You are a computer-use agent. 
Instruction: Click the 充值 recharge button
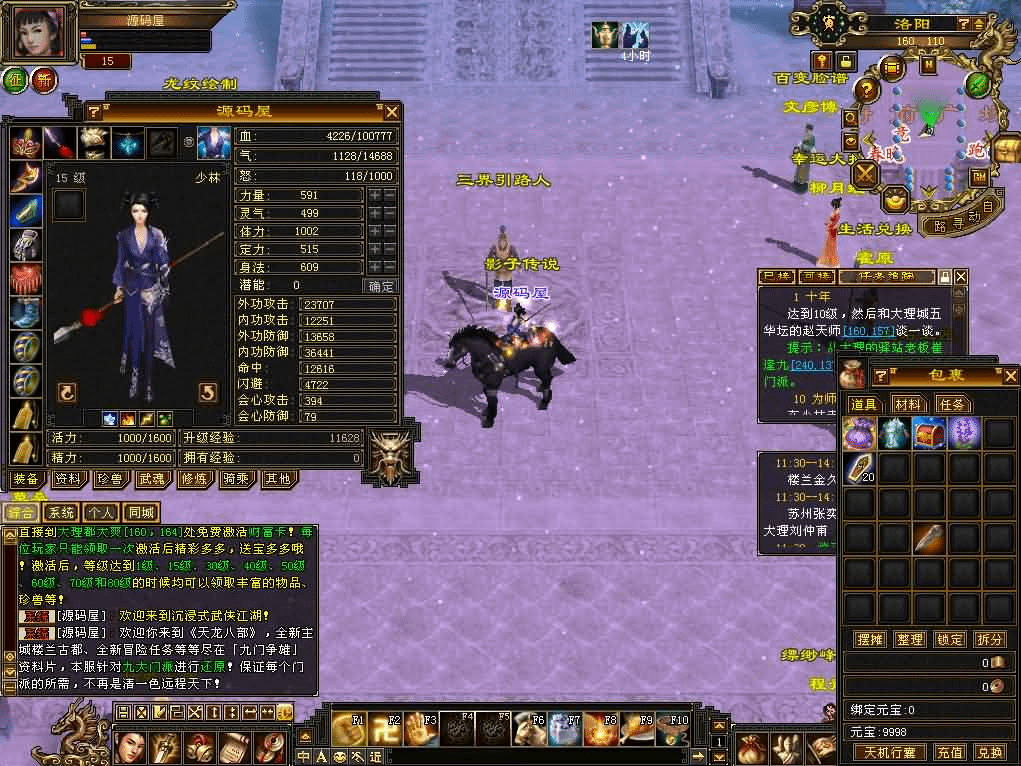coord(949,752)
